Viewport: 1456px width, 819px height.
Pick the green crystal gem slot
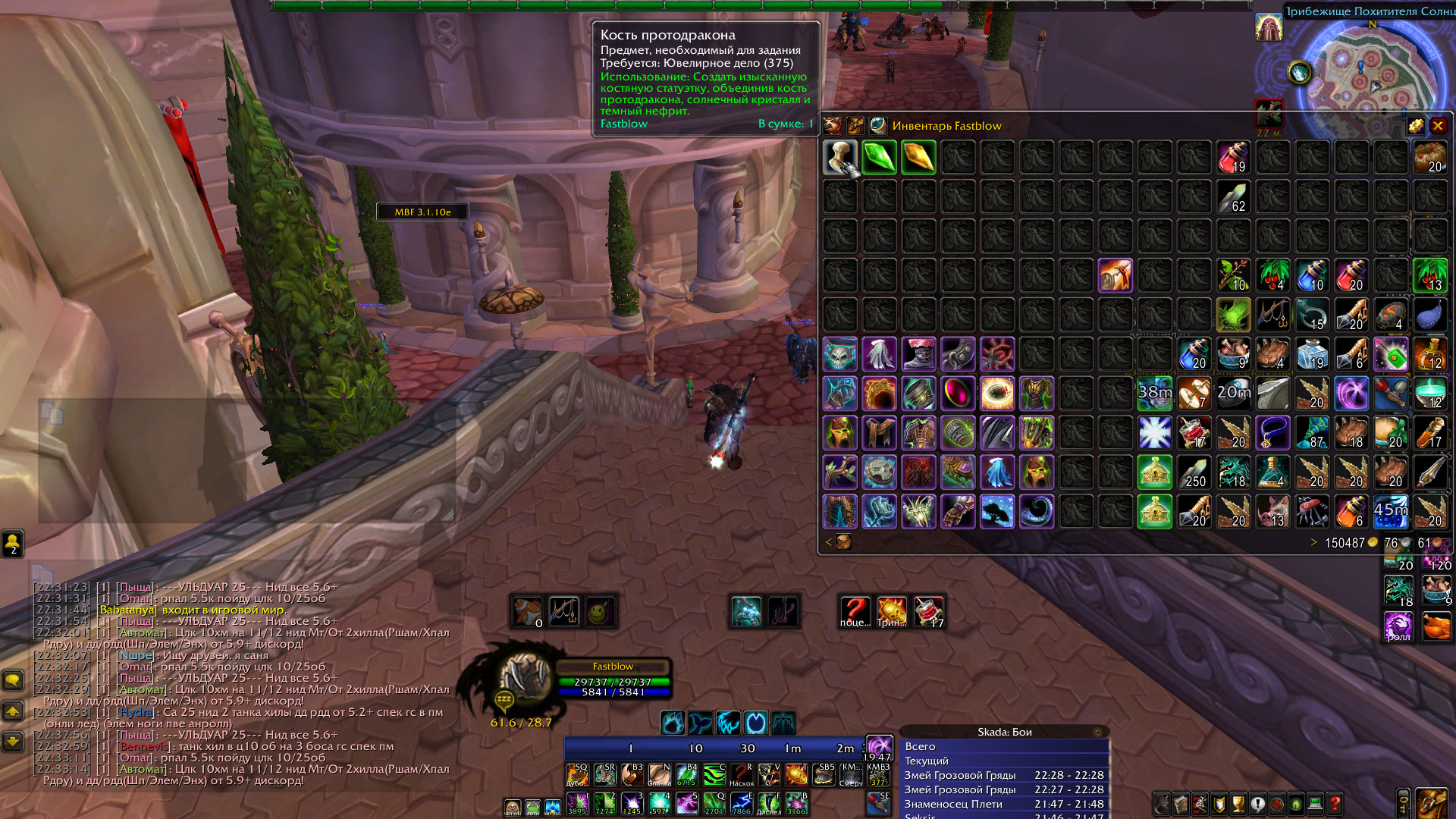[879, 158]
